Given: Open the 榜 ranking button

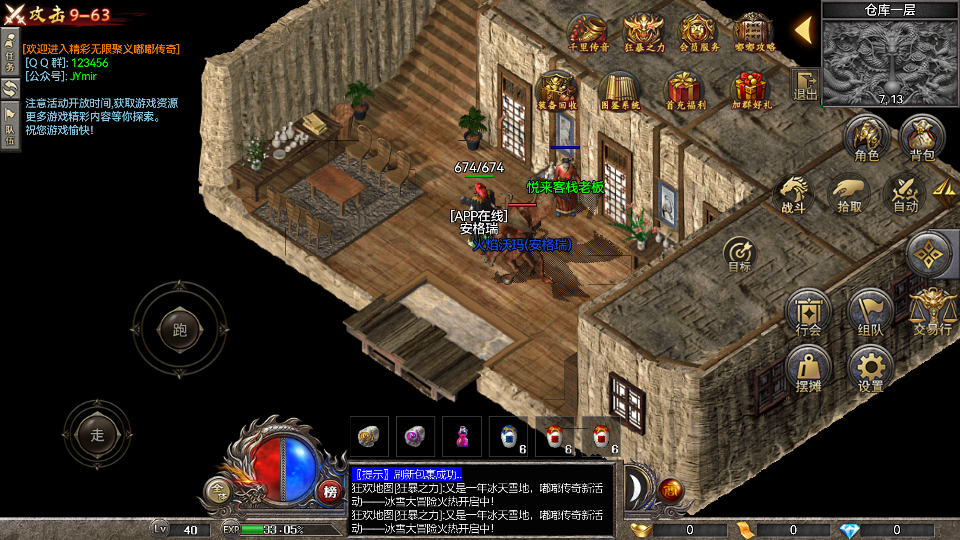Looking at the screenshot, I should pyautogui.click(x=329, y=490).
